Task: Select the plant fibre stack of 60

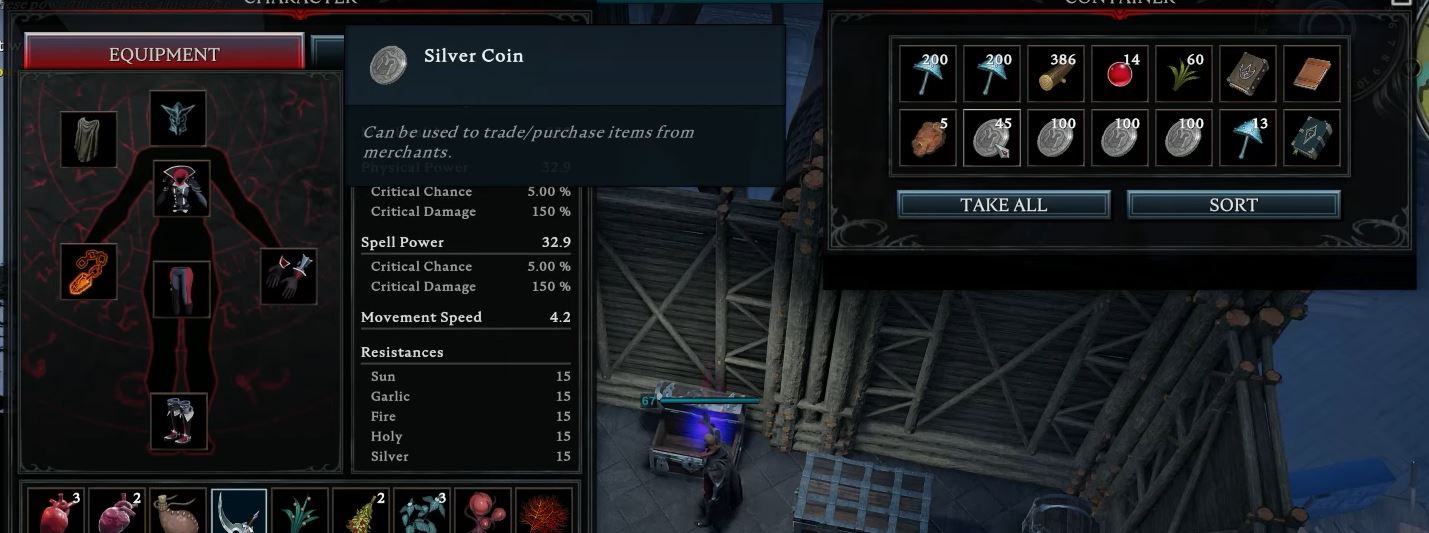Action: pos(1183,73)
